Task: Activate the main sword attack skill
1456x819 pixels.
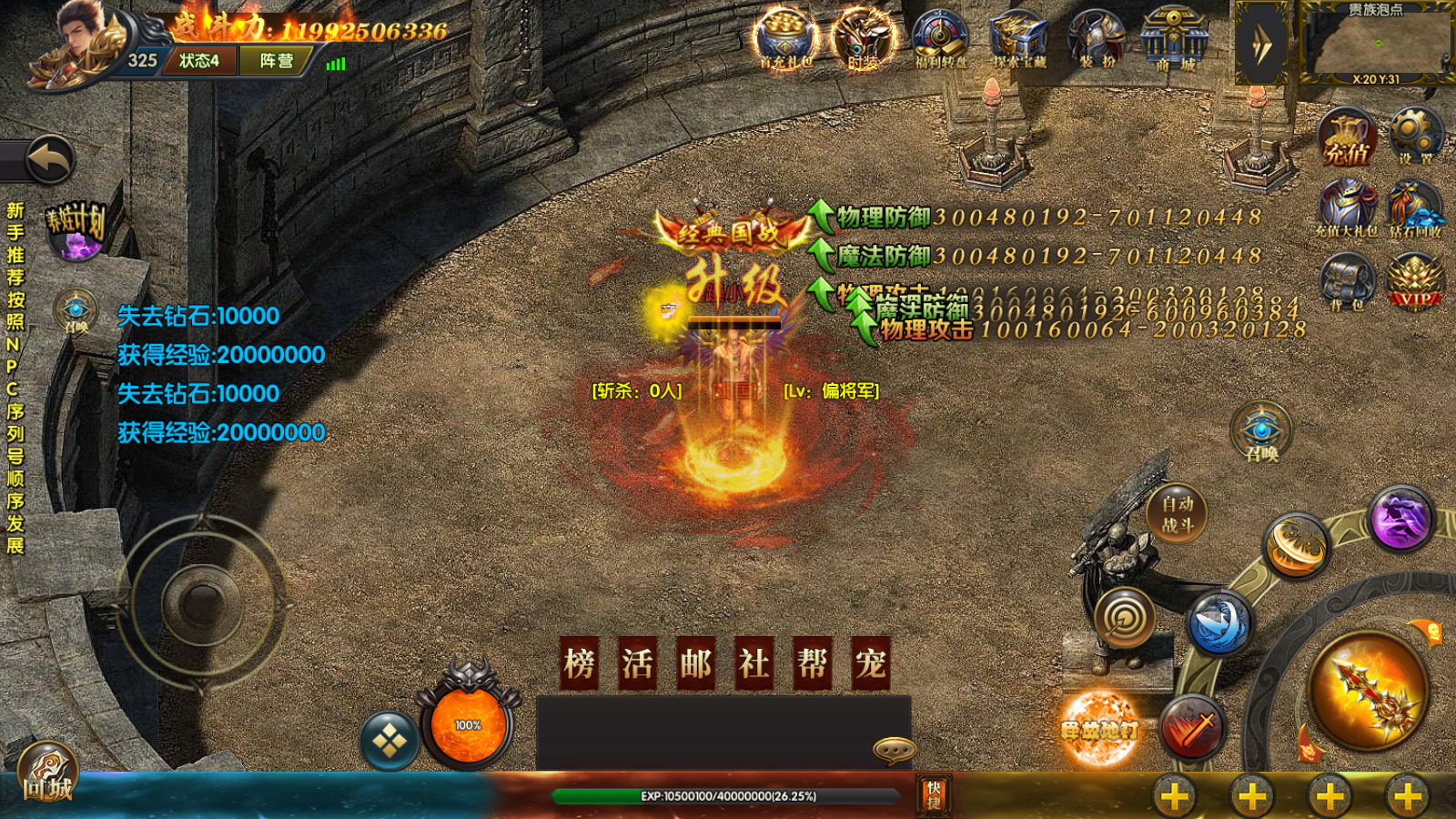Action: click(x=1368, y=692)
